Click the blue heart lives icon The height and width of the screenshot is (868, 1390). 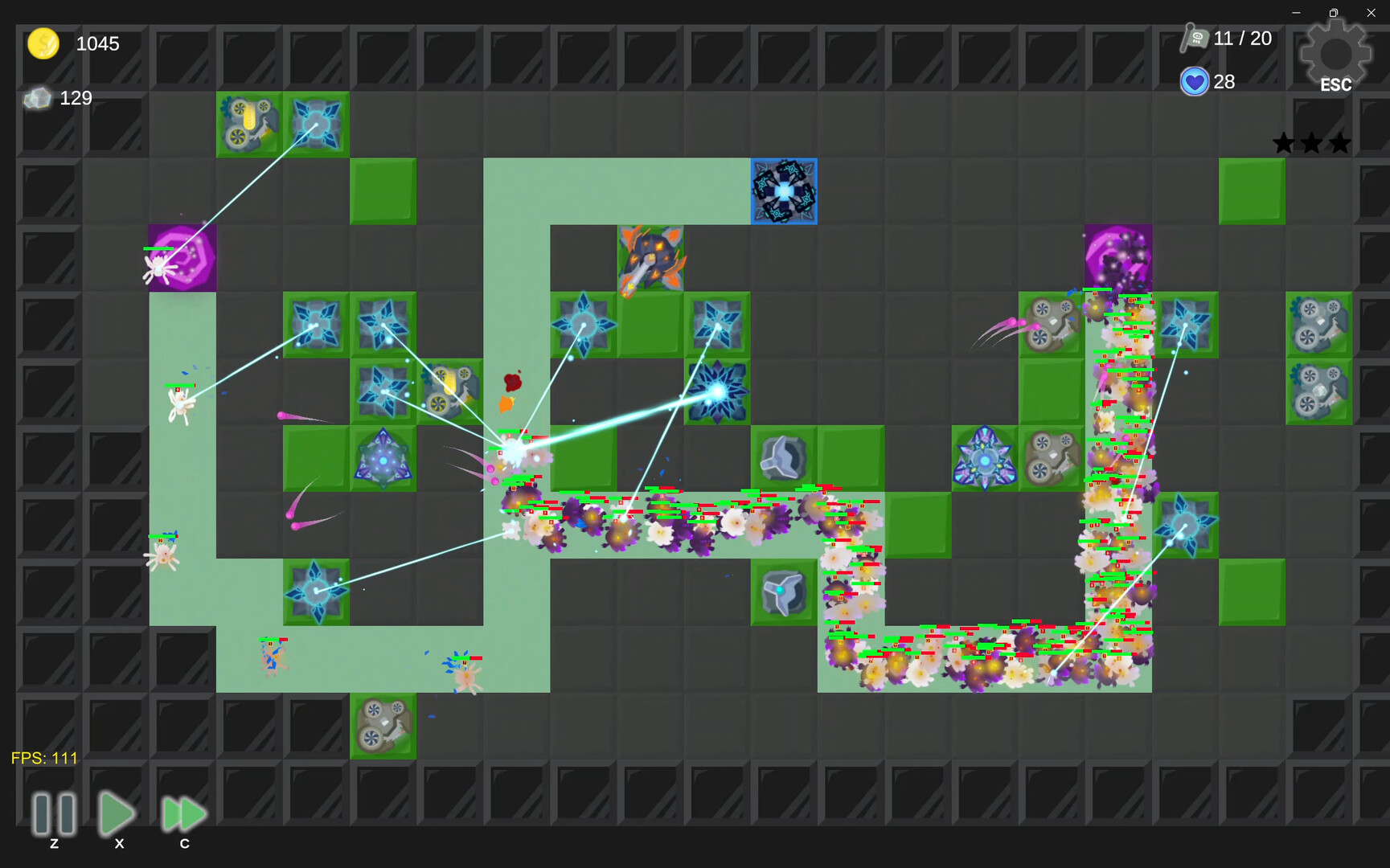[x=1195, y=81]
